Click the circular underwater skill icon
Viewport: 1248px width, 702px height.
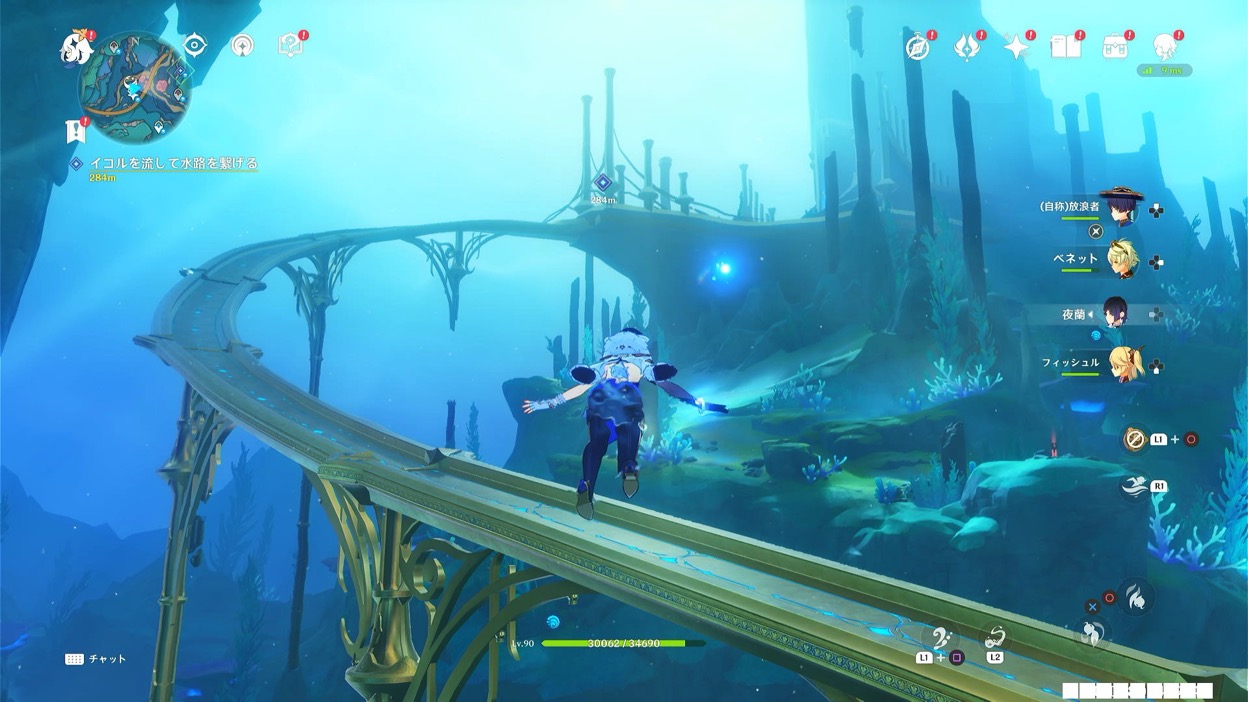coord(1136,597)
